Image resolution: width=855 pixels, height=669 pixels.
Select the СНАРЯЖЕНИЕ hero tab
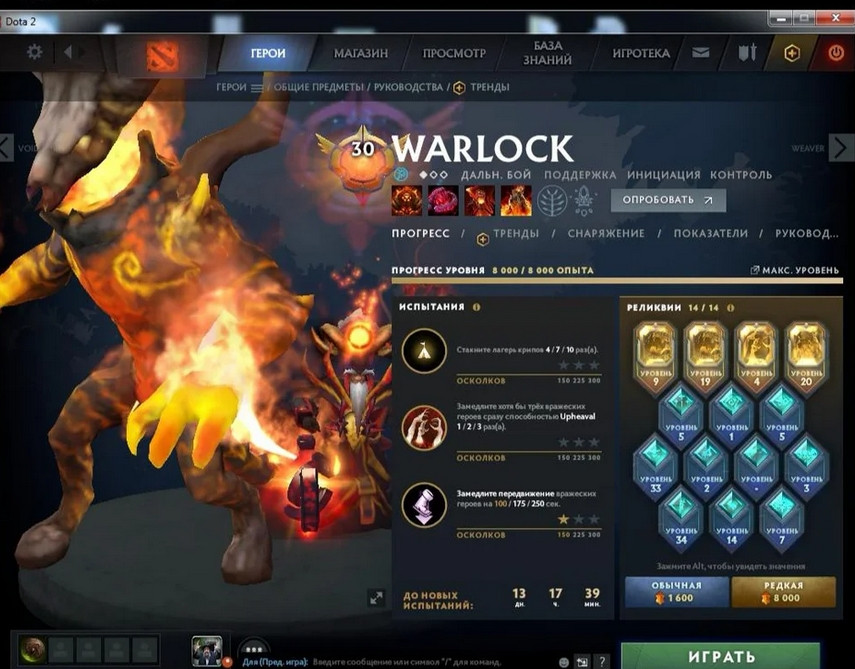point(606,233)
